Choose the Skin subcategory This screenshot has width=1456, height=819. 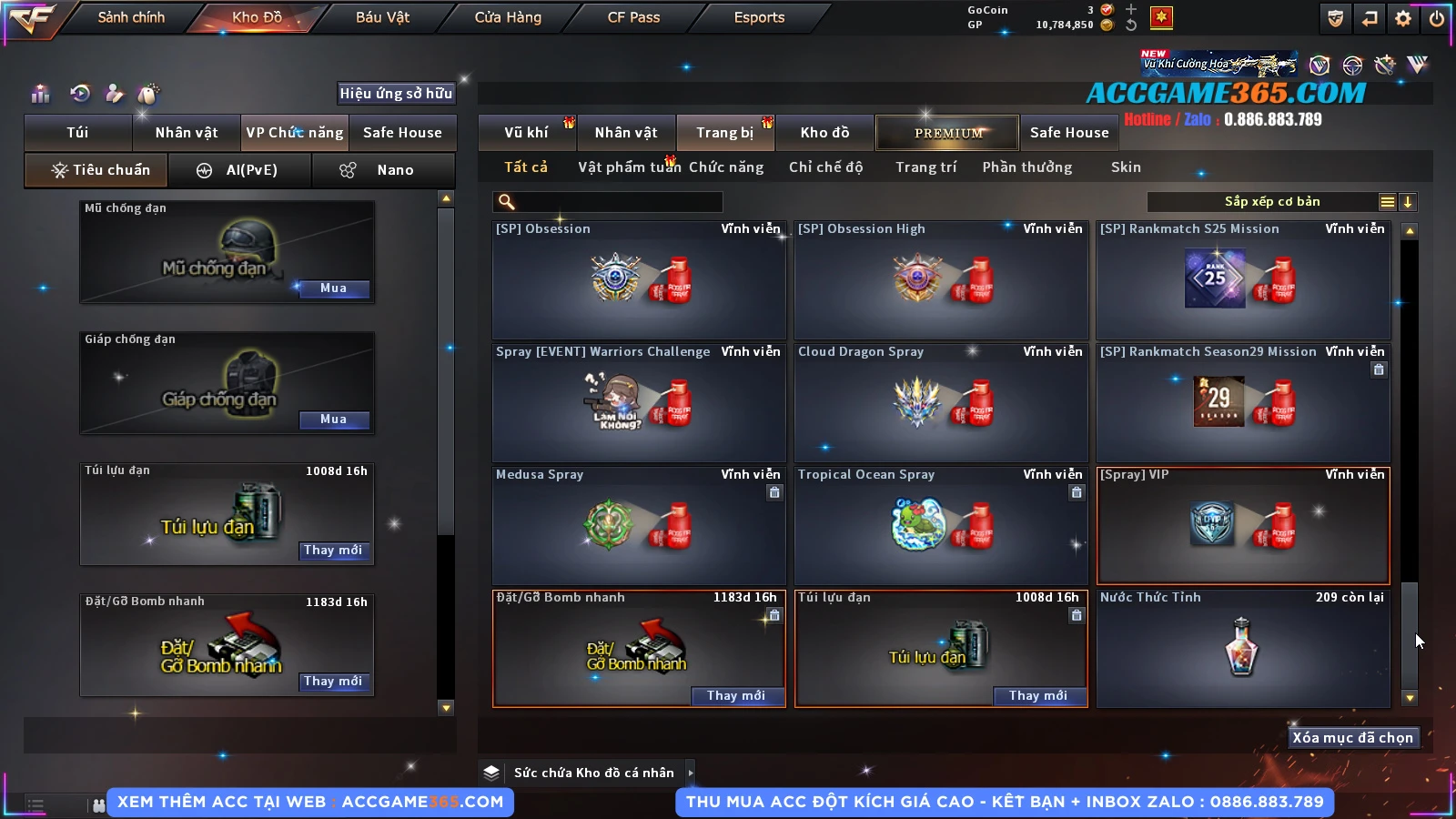point(1126,167)
